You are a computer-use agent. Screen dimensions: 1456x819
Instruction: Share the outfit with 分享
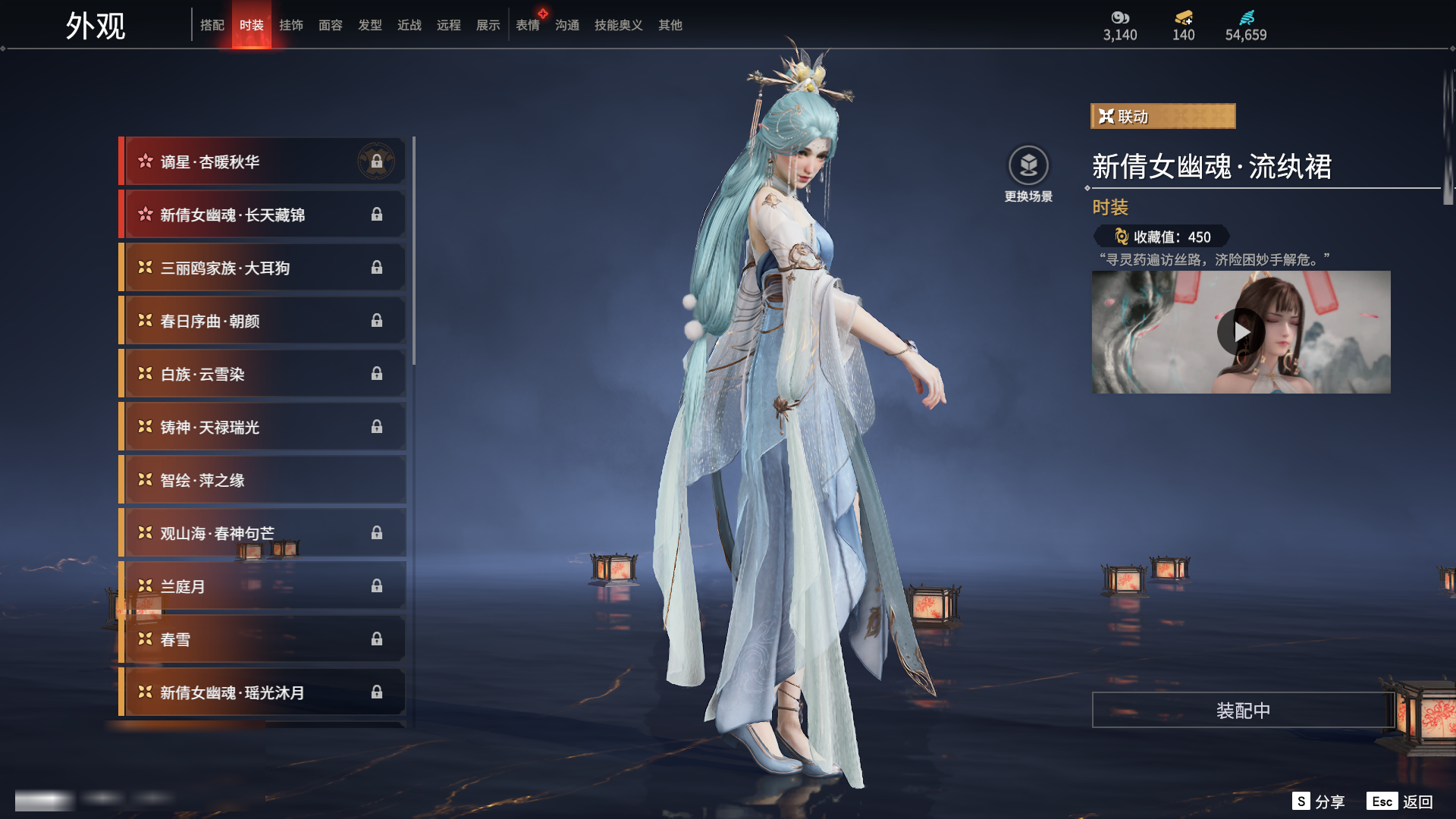click(x=1319, y=802)
